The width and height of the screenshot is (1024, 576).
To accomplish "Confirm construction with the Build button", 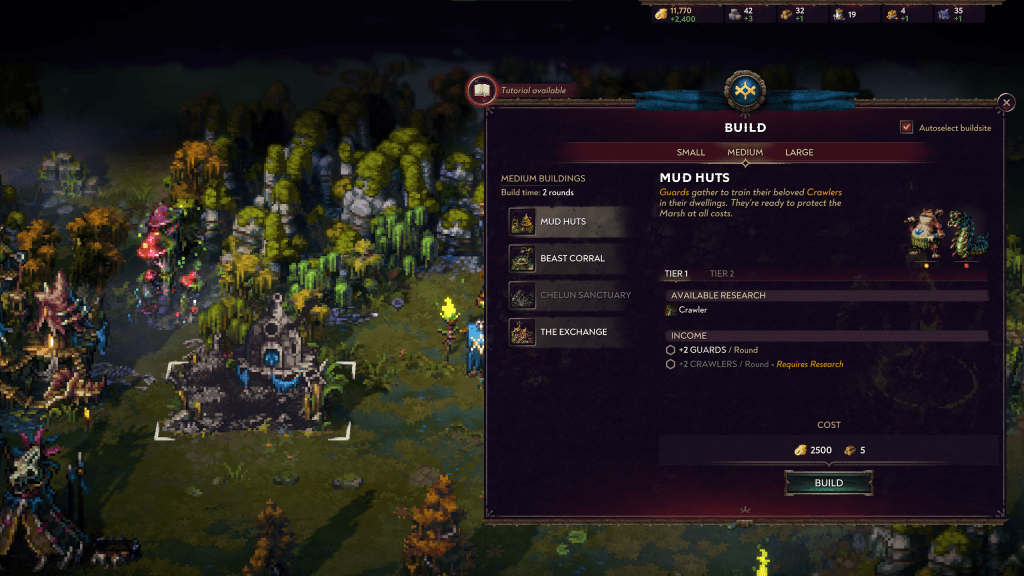I will [829, 483].
